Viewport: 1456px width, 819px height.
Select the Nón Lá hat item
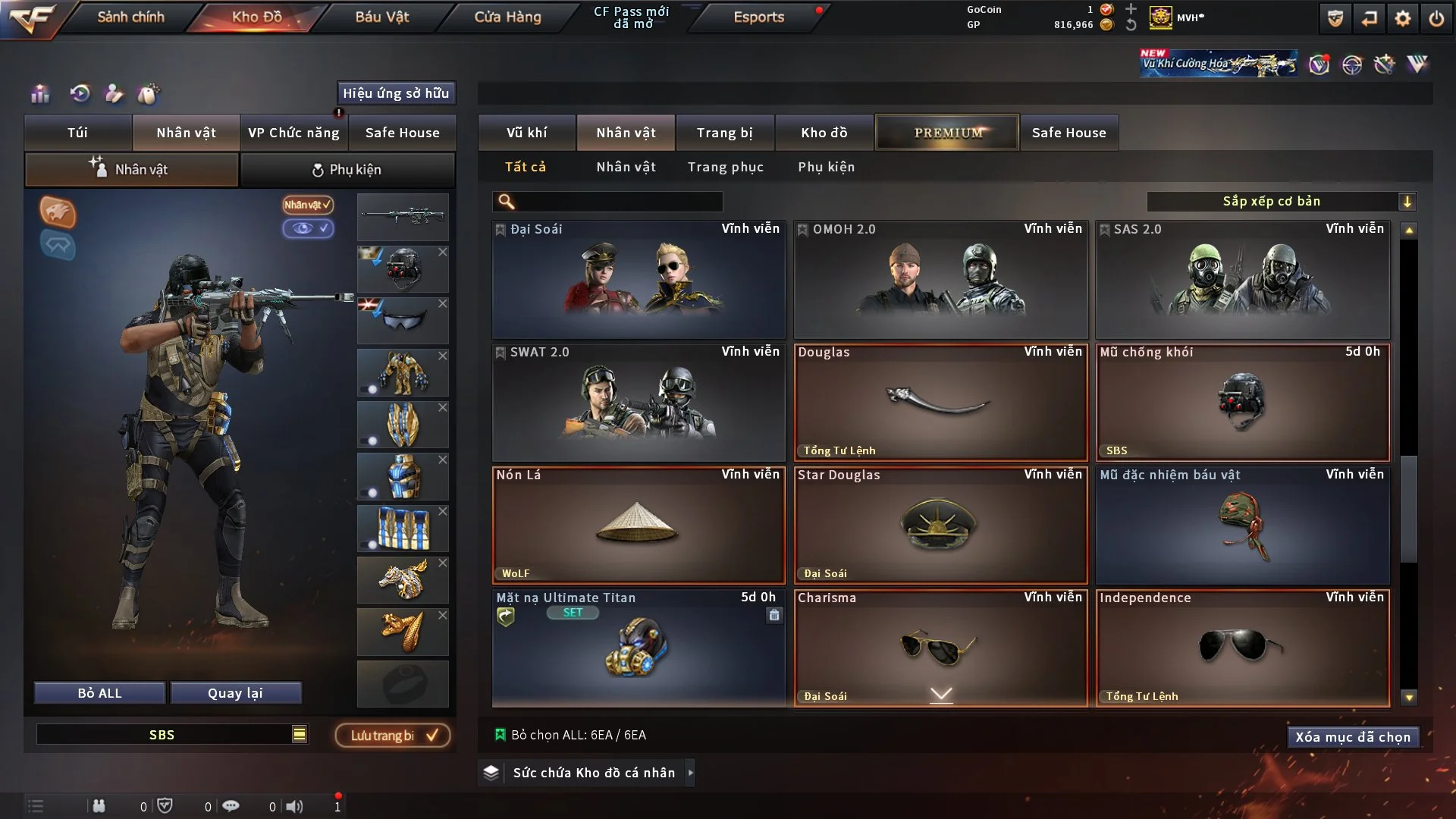tap(638, 525)
